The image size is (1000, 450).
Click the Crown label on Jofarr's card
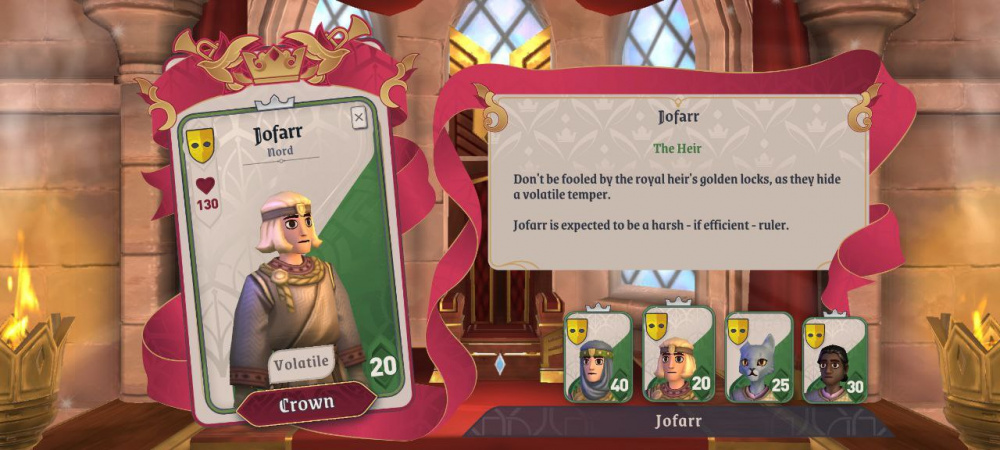click(x=306, y=403)
